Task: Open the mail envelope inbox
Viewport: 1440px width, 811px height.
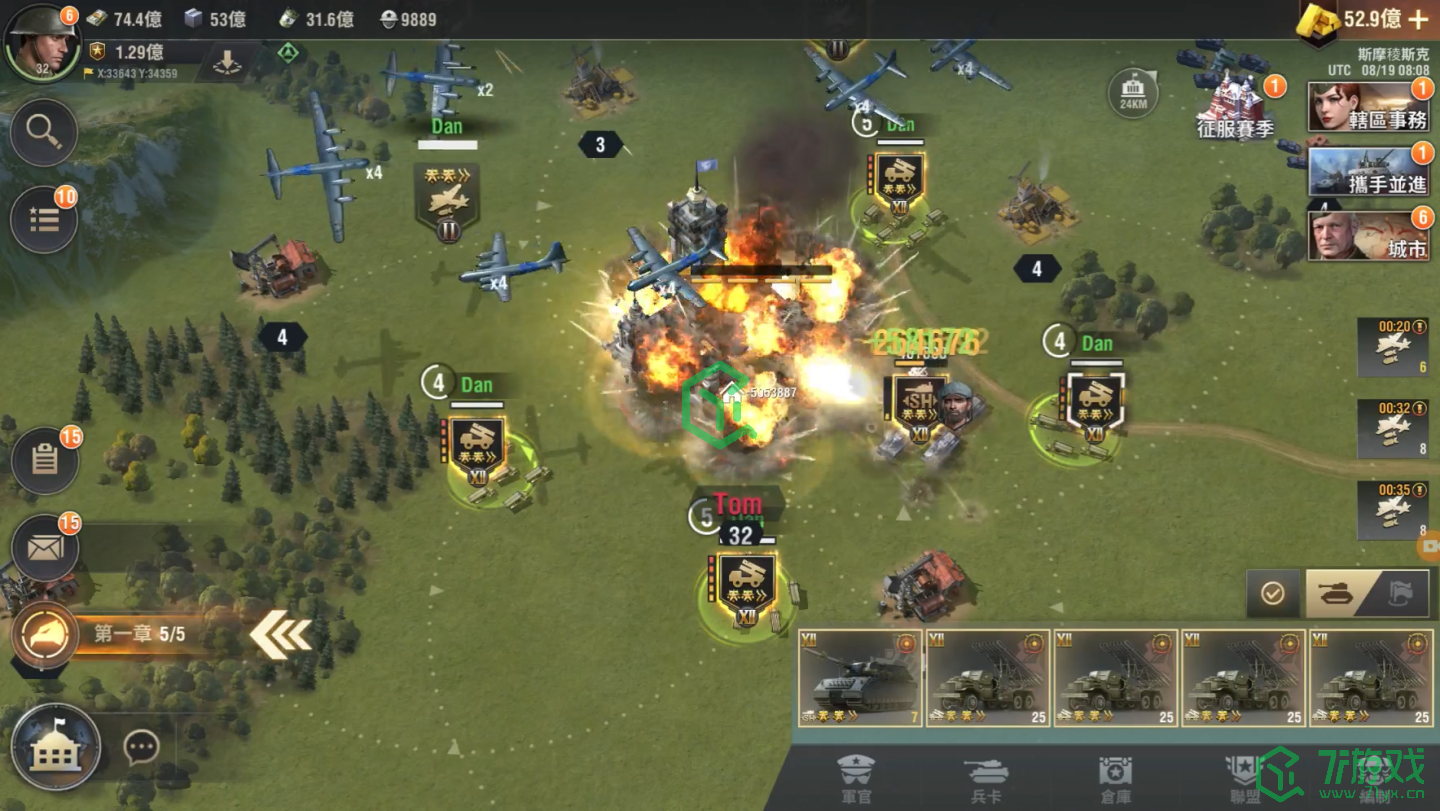Action: [44, 548]
